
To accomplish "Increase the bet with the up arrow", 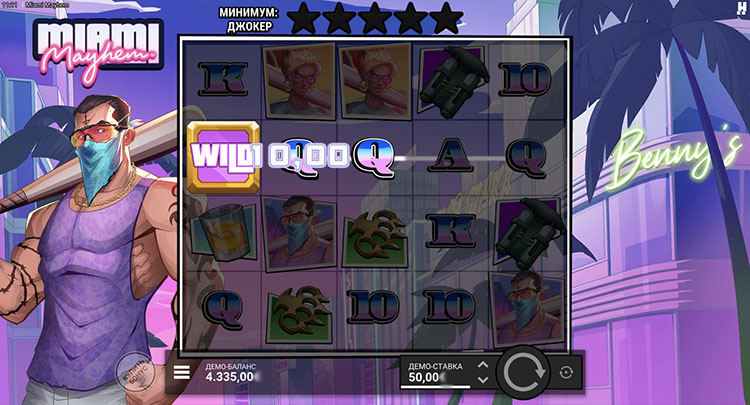I will (x=483, y=365).
